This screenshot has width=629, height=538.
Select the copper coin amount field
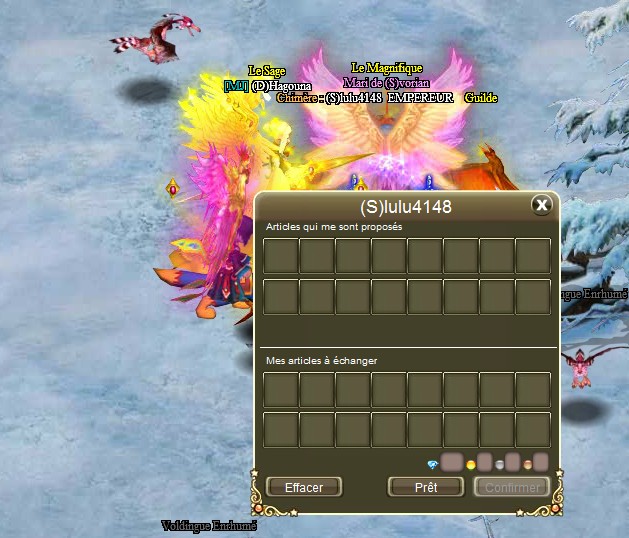pyautogui.click(x=541, y=463)
